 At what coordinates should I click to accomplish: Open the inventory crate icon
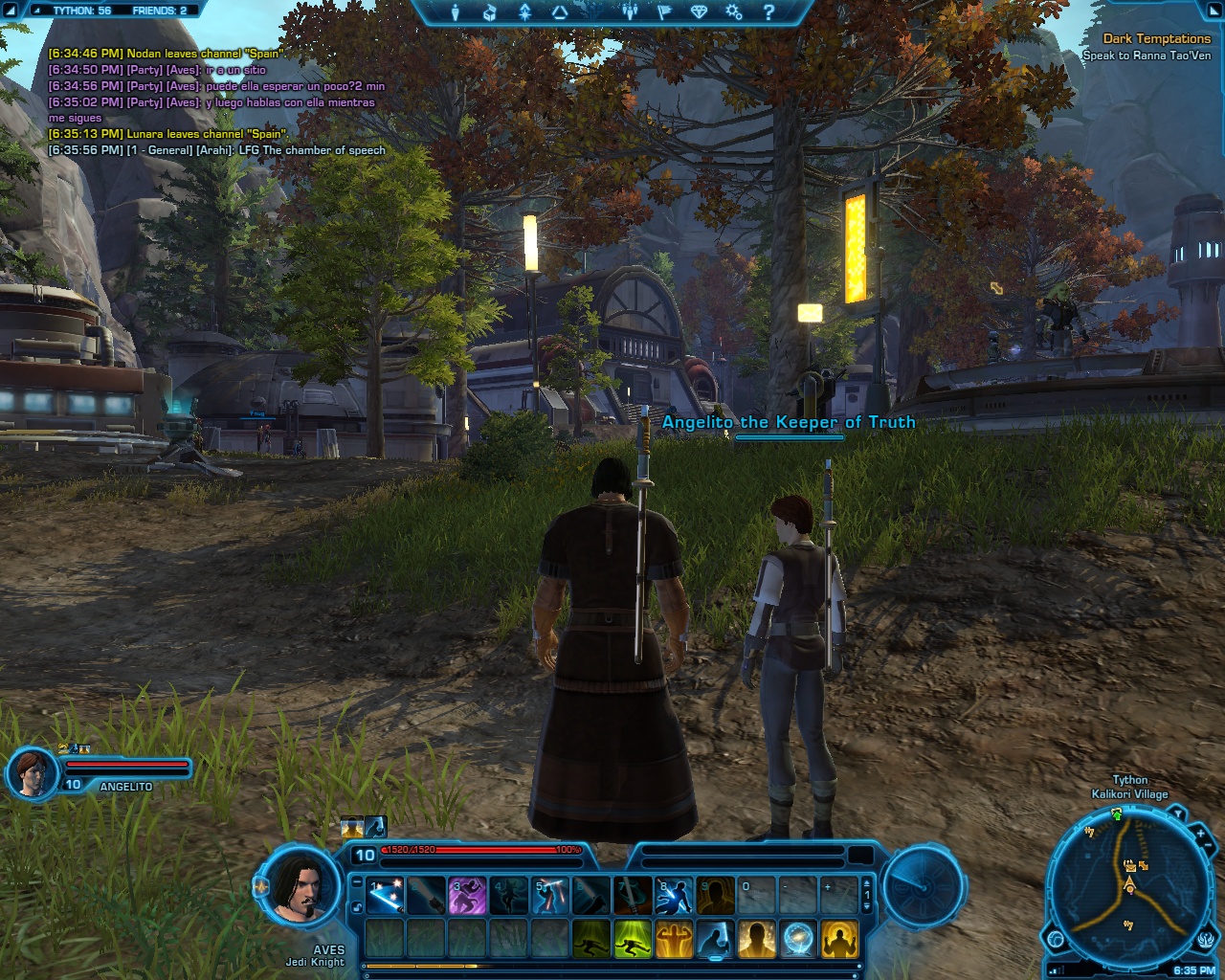pyautogui.click(x=490, y=12)
